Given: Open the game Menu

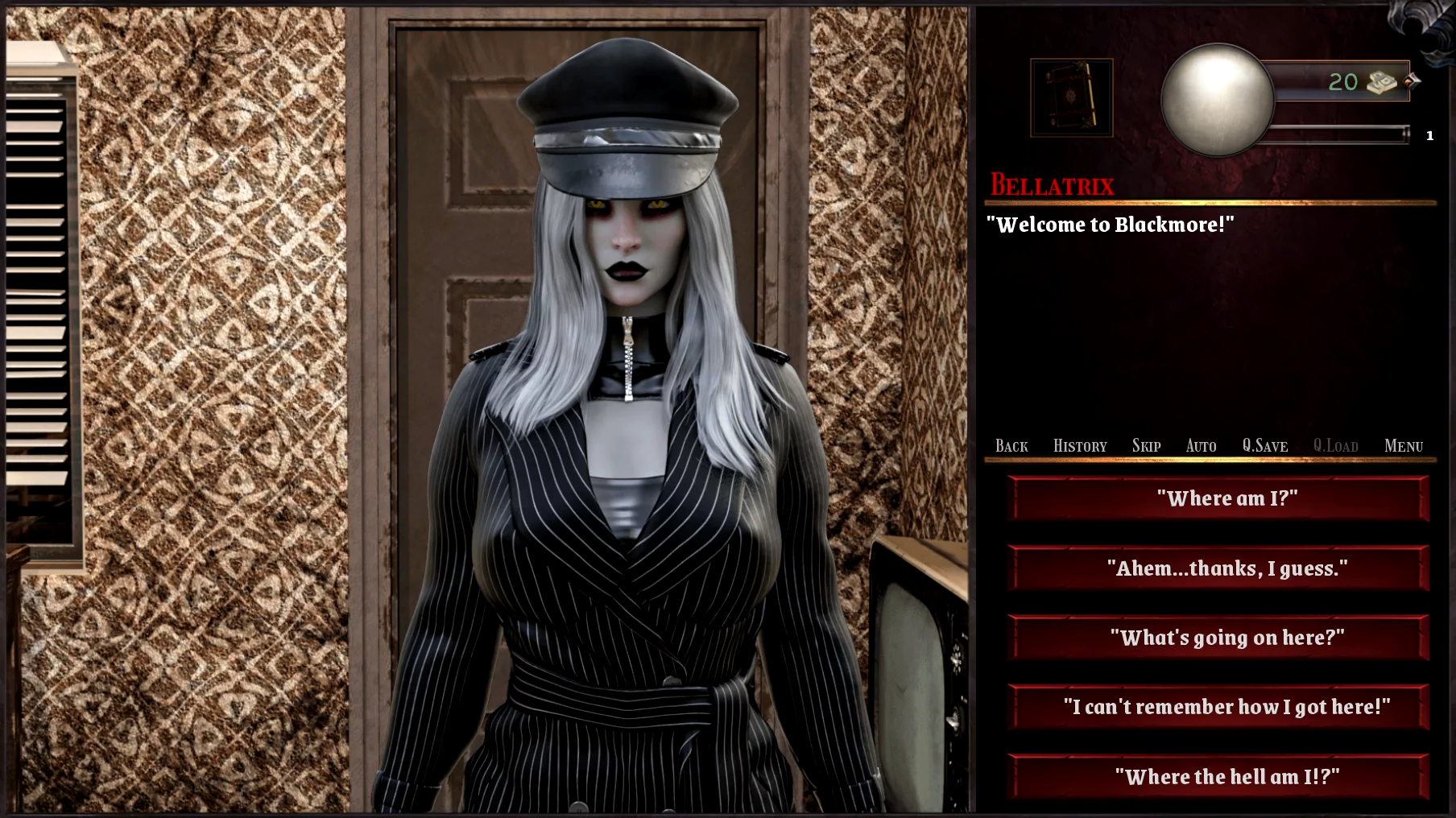Looking at the screenshot, I should point(1404,446).
